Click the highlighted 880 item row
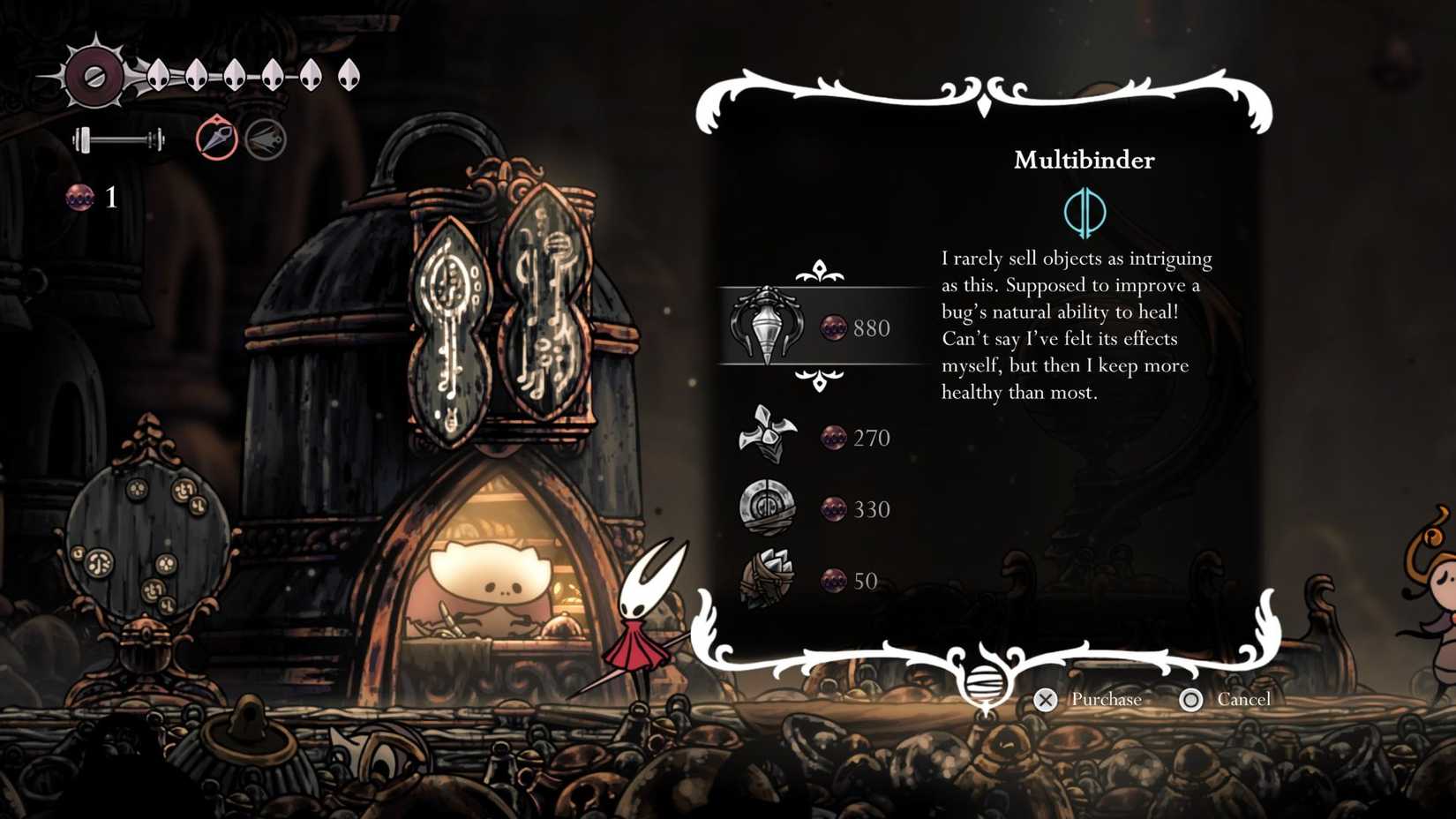This screenshot has height=819, width=1456. point(821,327)
